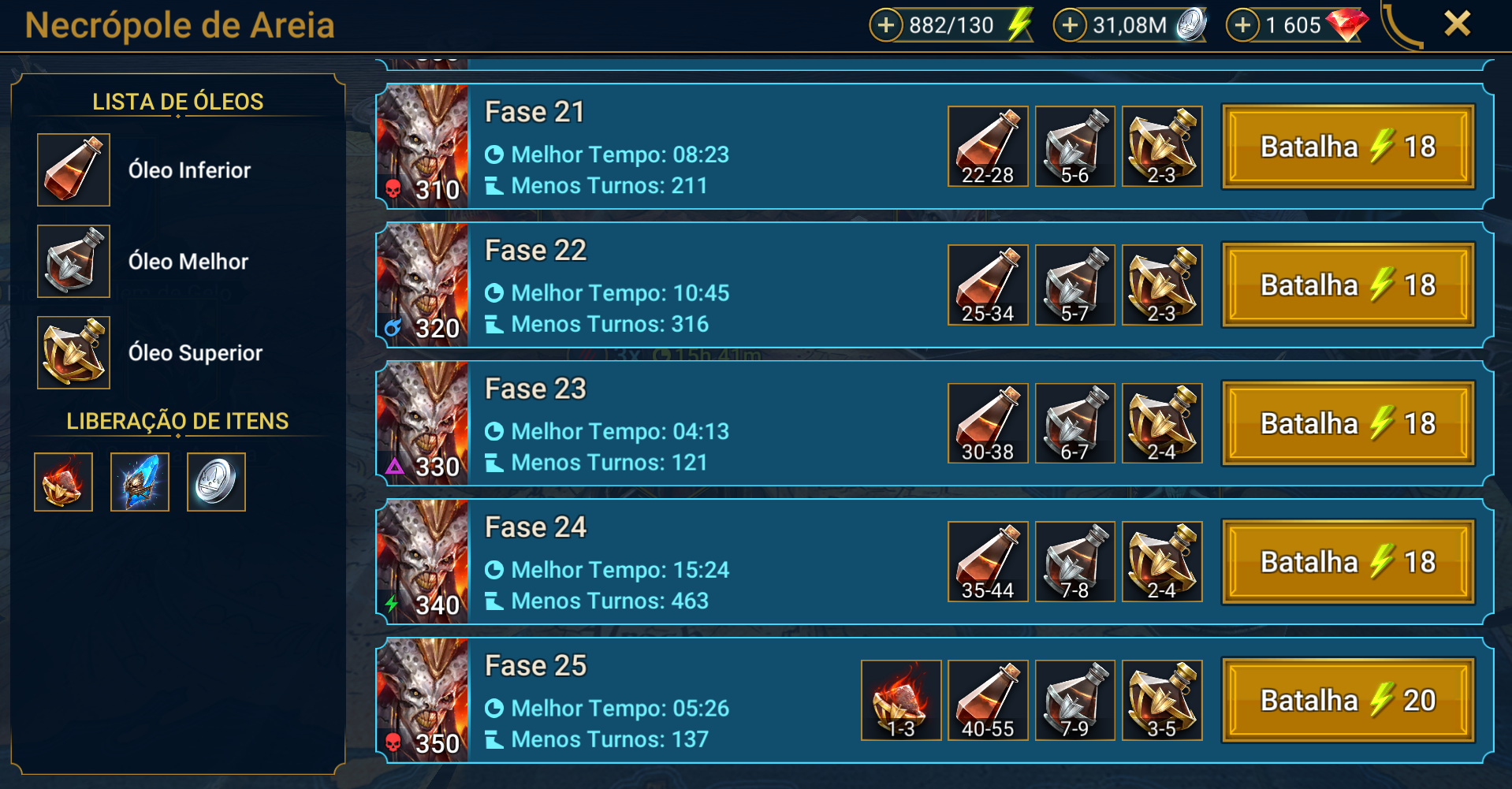This screenshot has height=789, width=1512.
Task: Start the Fase 22 battle
Action: 1347,285
